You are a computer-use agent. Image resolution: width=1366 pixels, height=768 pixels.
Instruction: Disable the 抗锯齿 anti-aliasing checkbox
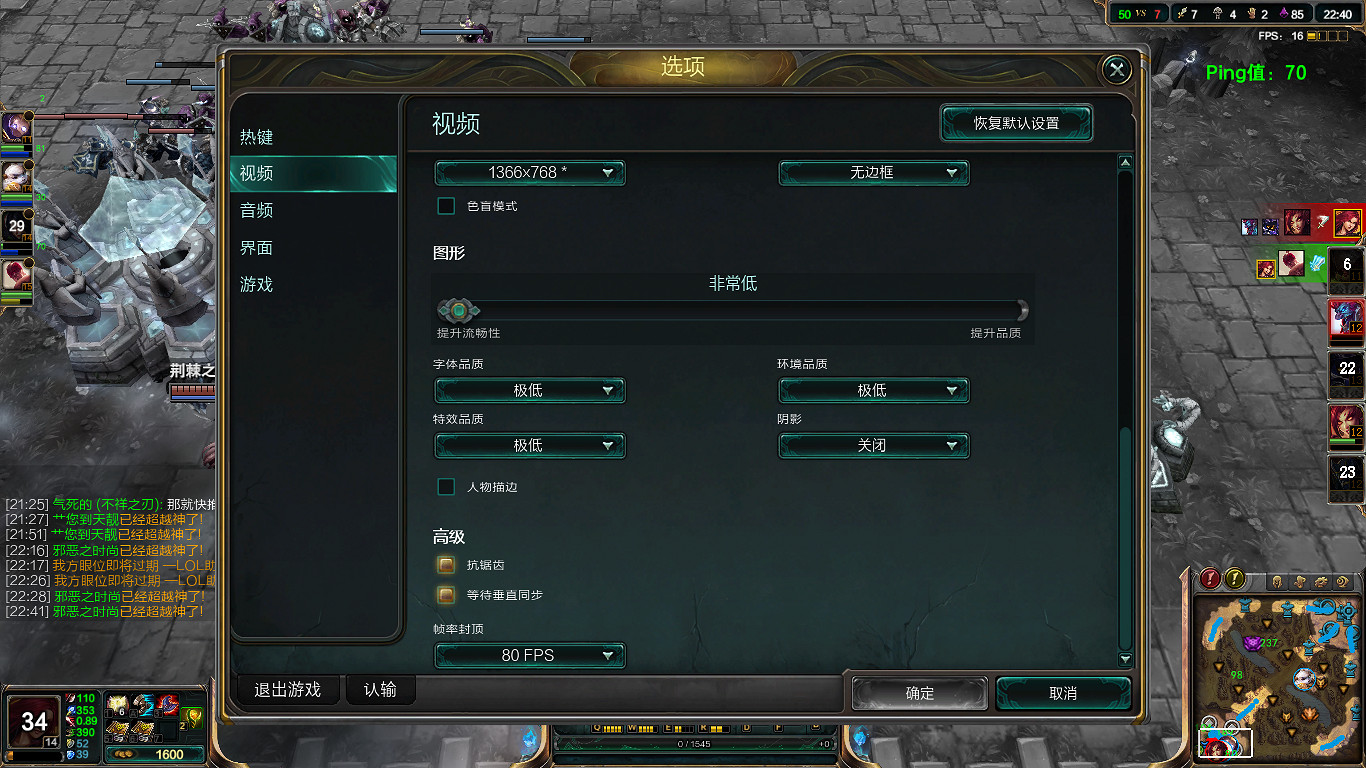tap(446, 564)
